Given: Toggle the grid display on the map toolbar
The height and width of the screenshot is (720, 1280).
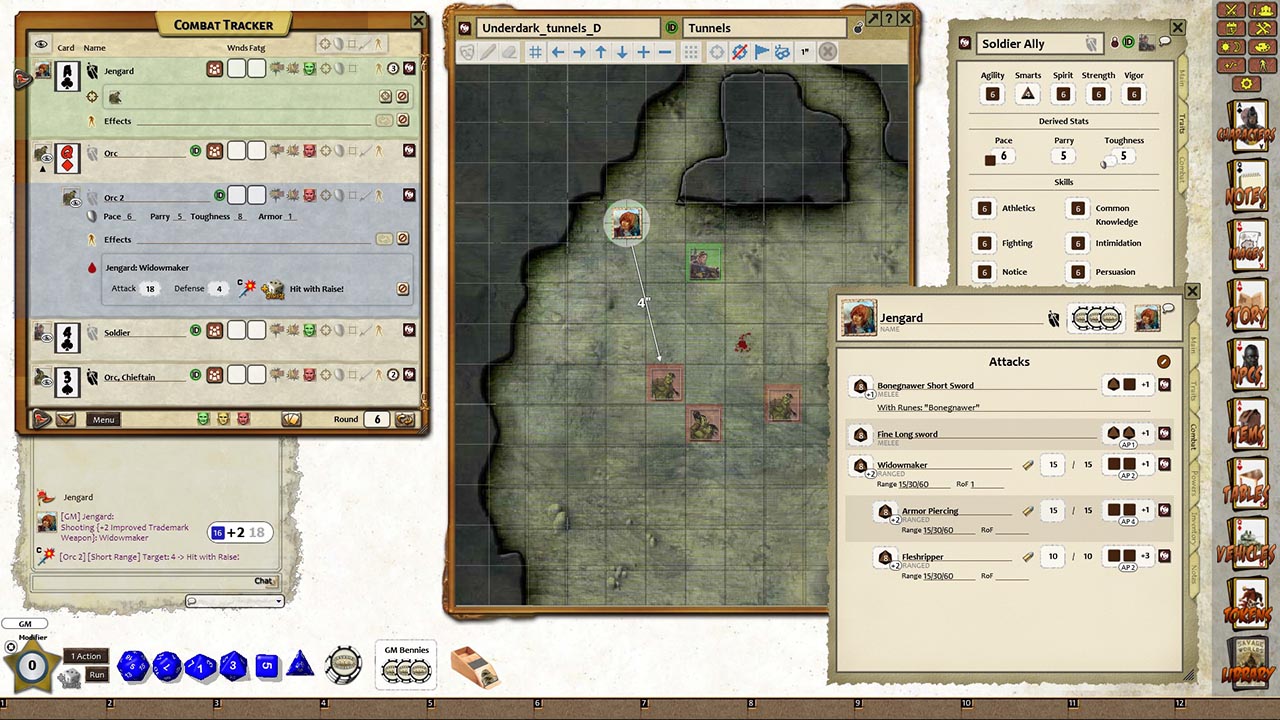Looking at the screenshot, I should 537,53.
